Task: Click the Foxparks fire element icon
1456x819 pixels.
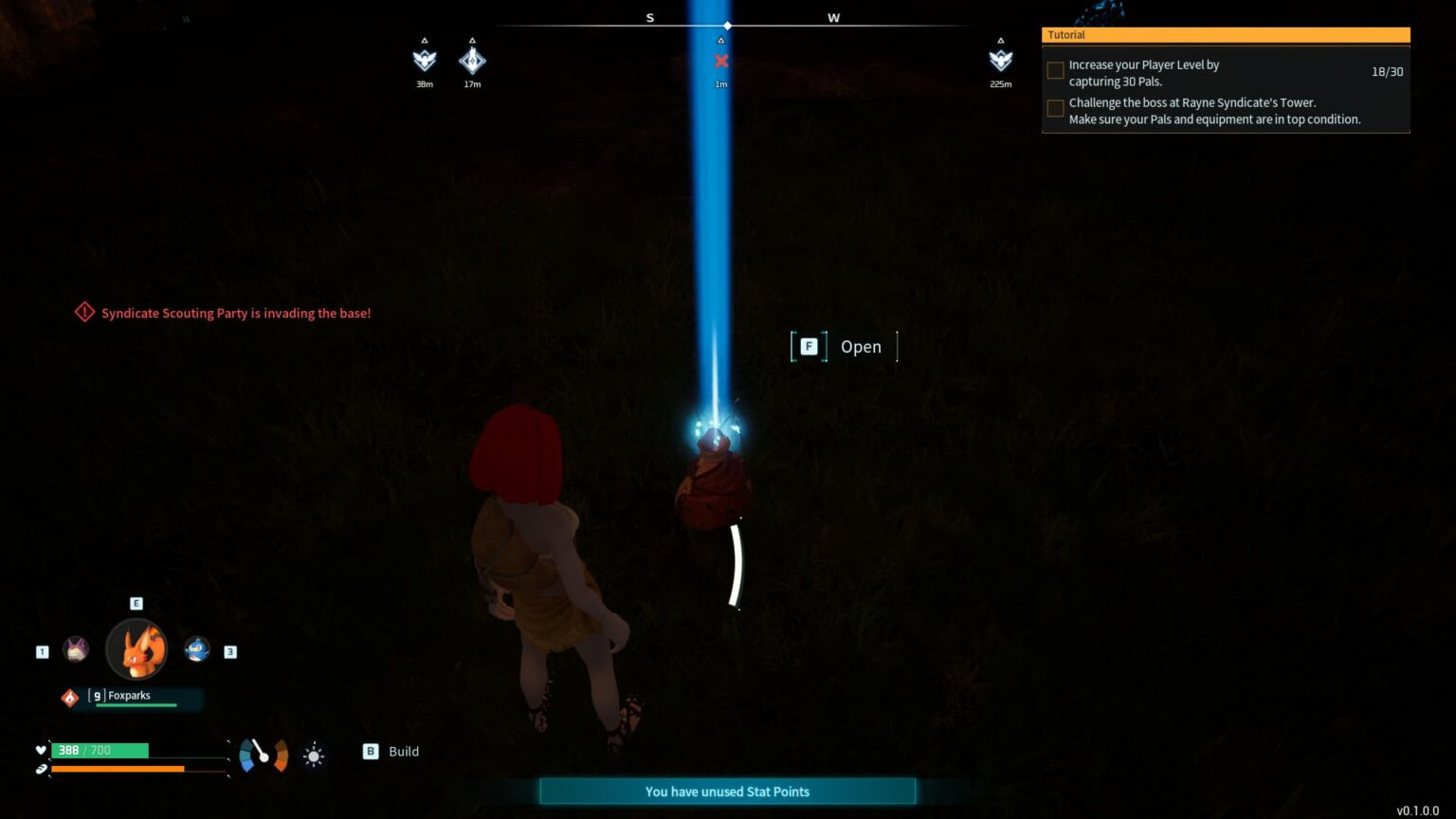Action: point(69,698)
